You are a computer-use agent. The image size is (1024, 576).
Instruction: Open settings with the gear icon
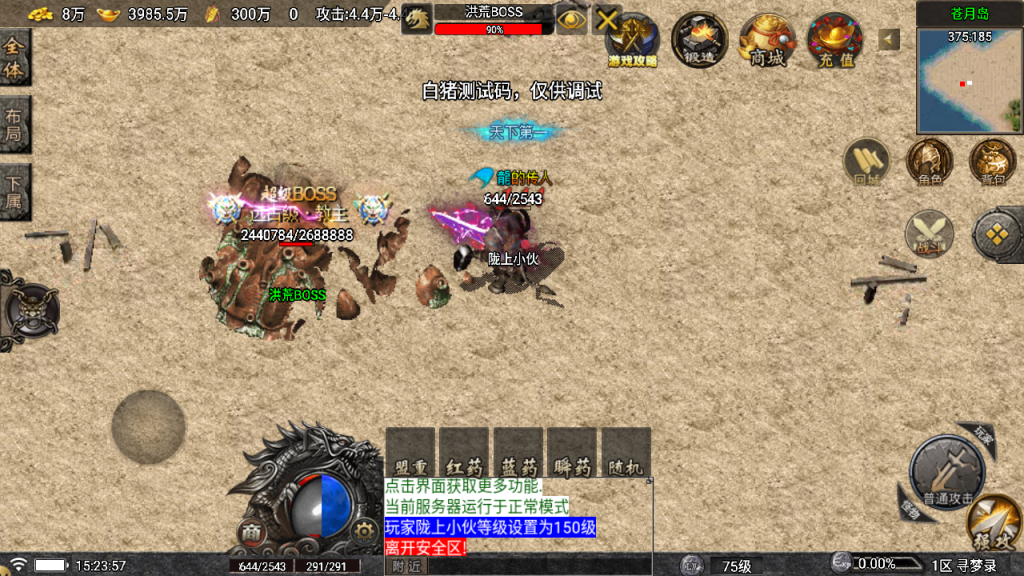click(364, 532)
